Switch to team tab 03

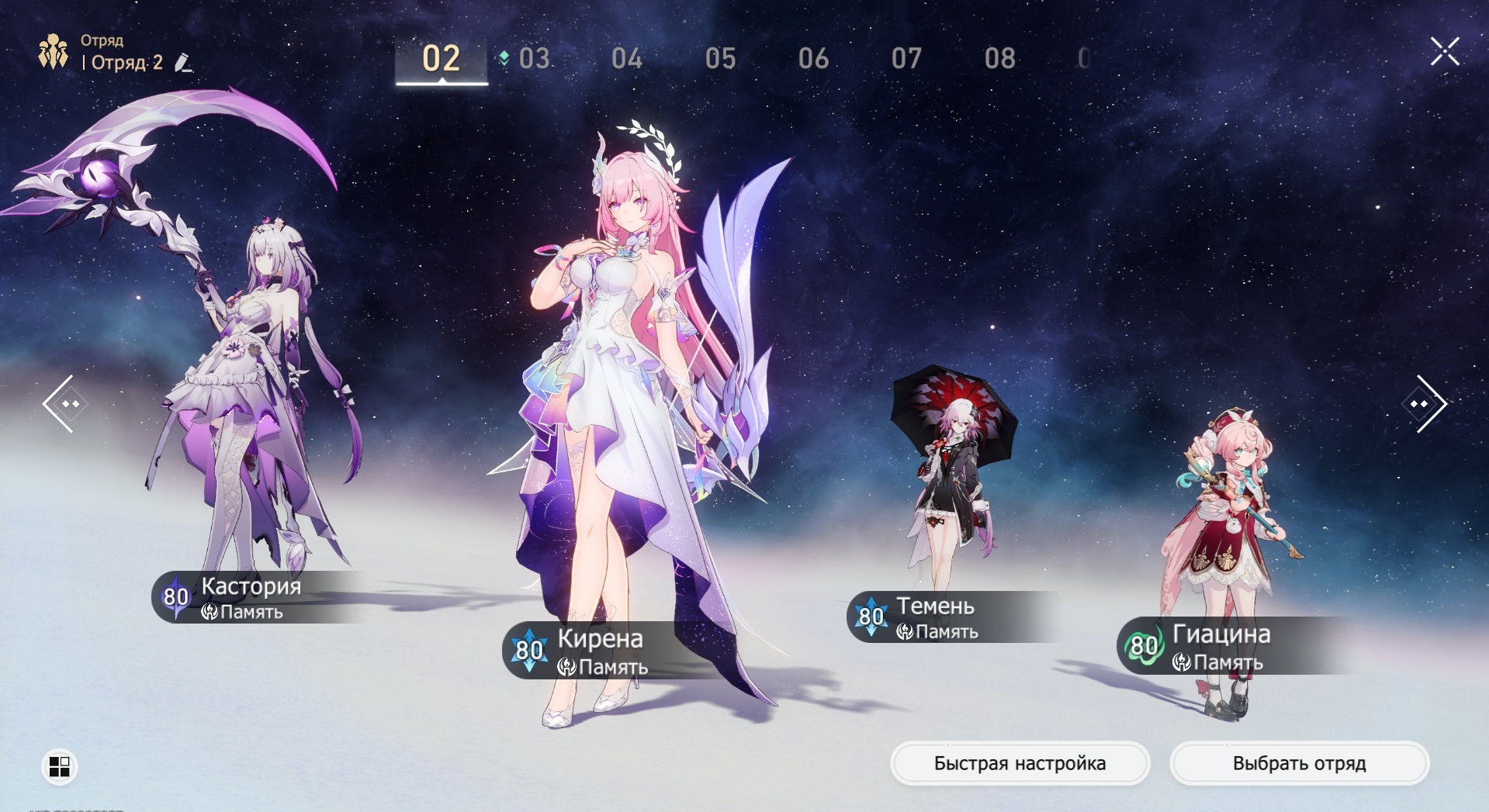click(534, 59)
